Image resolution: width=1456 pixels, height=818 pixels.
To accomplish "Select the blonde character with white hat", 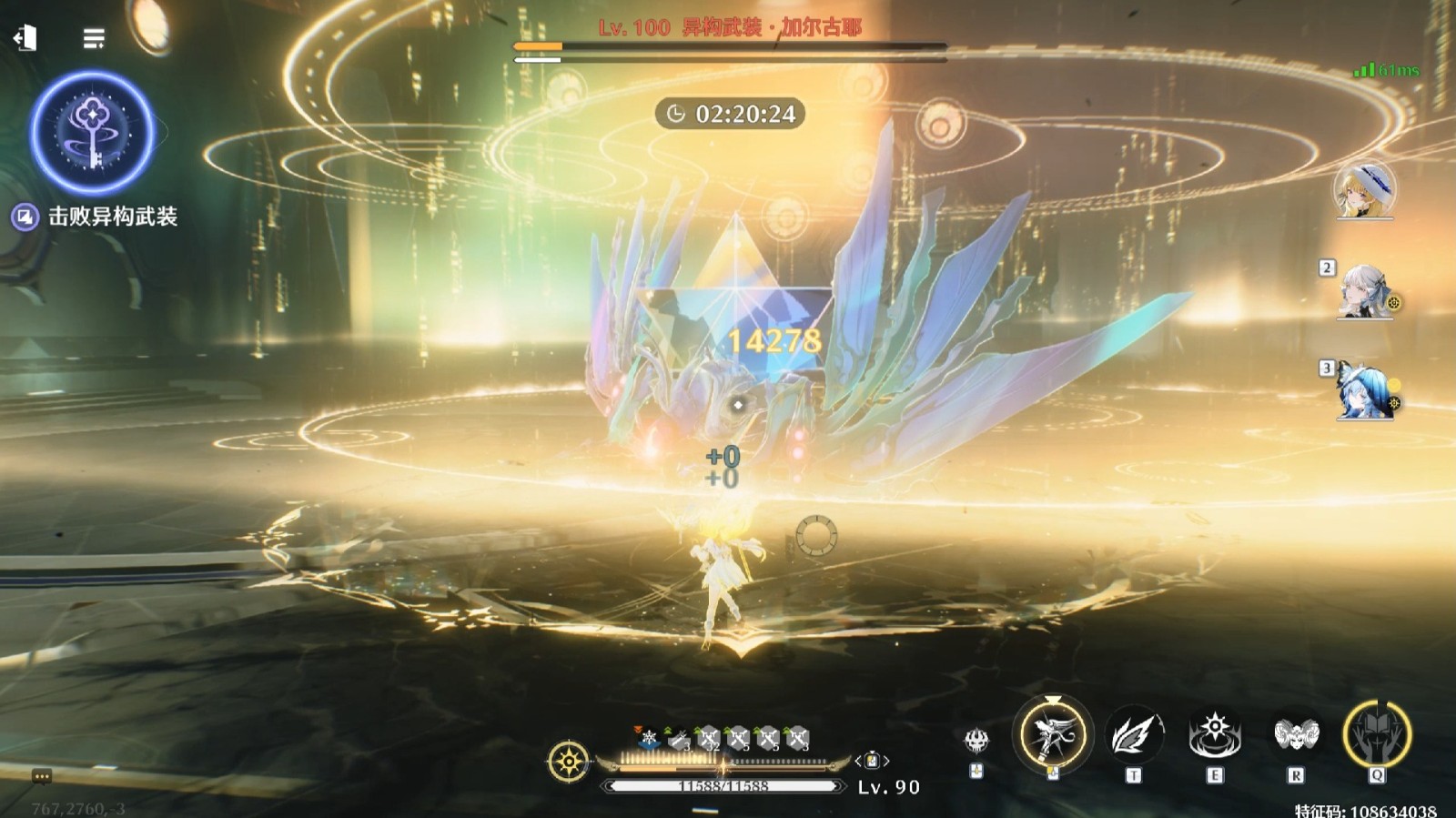I will [x=1364, y=189].
